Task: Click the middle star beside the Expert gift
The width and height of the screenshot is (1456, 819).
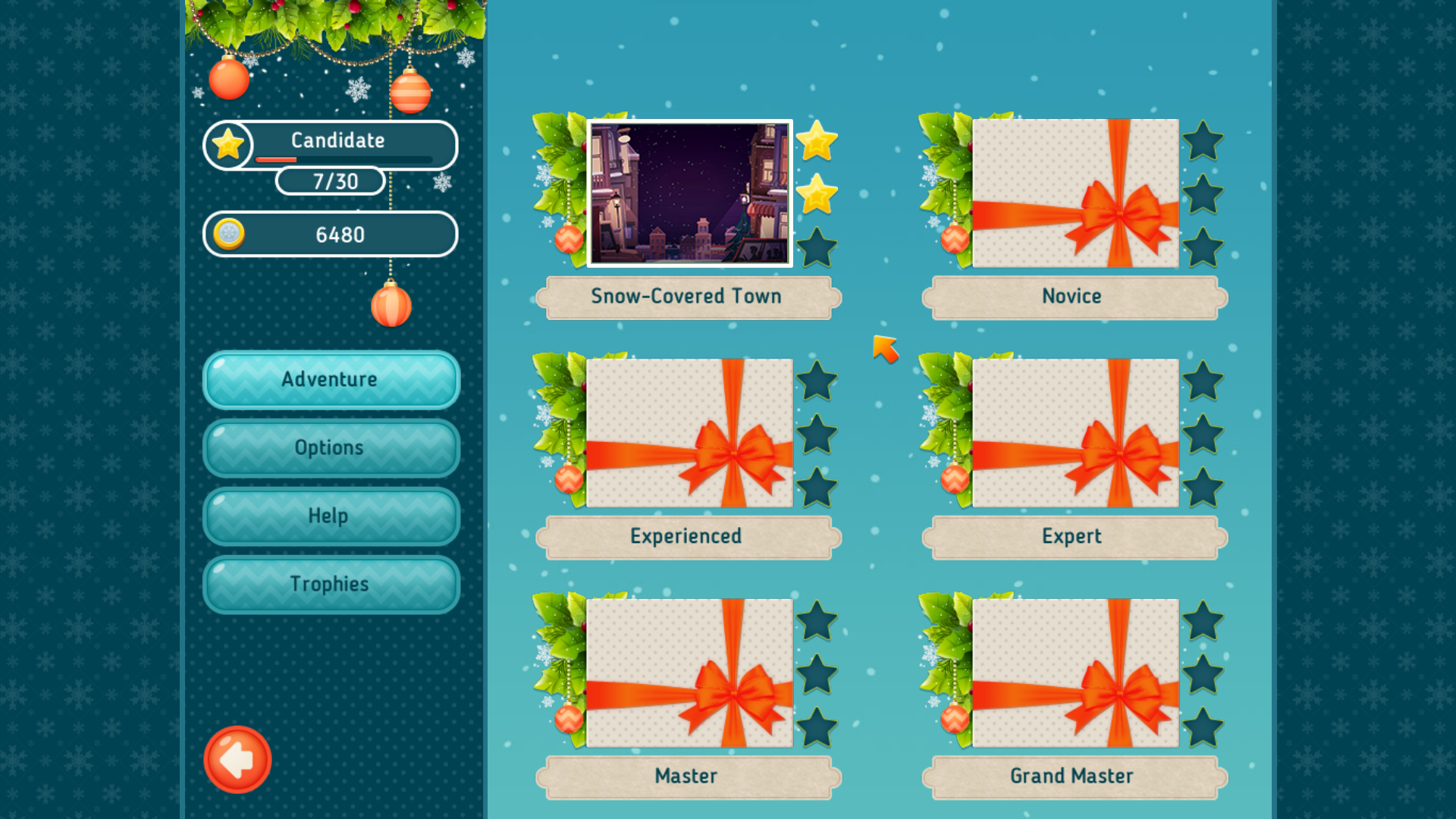Action: click(x=1202, y=435)
